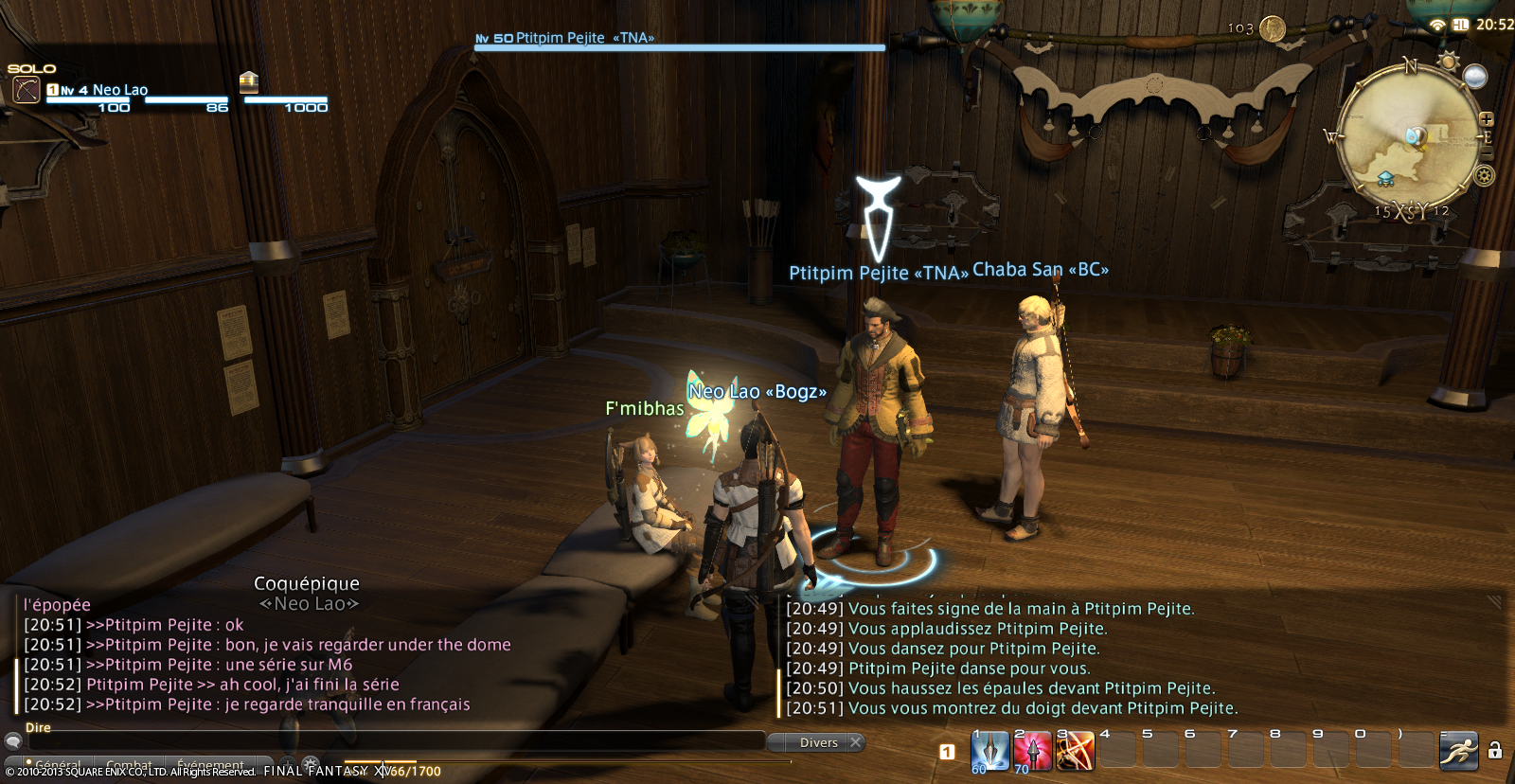Zoom out the minimap with the minus button

point(1487,151)
